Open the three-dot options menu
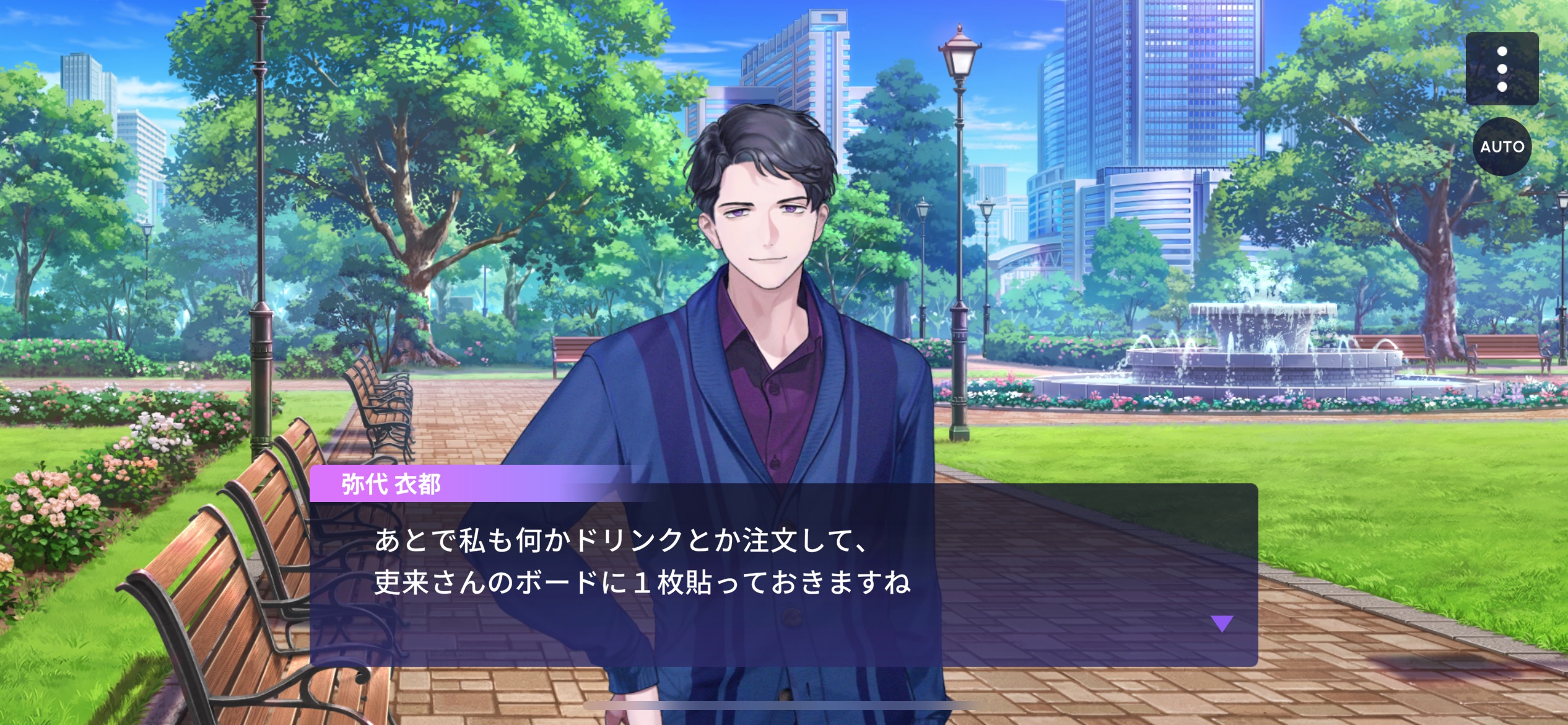Image resolution: width=1568 pixels, height=725 pixels. point(1502,69)
